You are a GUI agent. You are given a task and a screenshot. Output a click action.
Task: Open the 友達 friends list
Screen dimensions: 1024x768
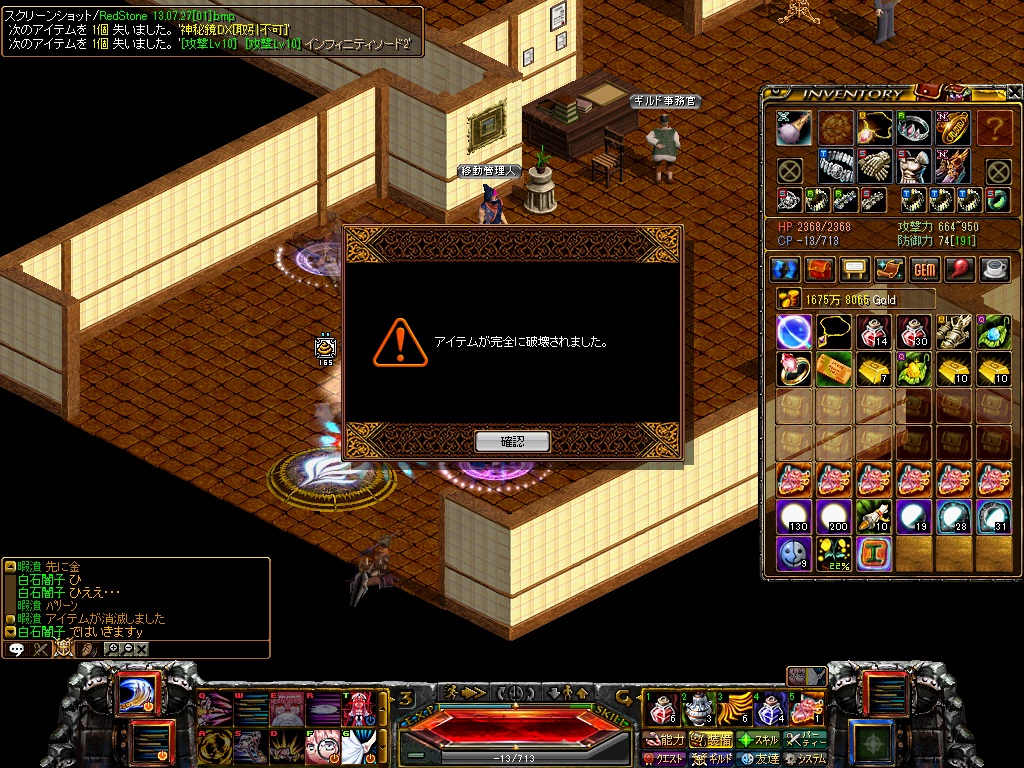coord(759,759)
